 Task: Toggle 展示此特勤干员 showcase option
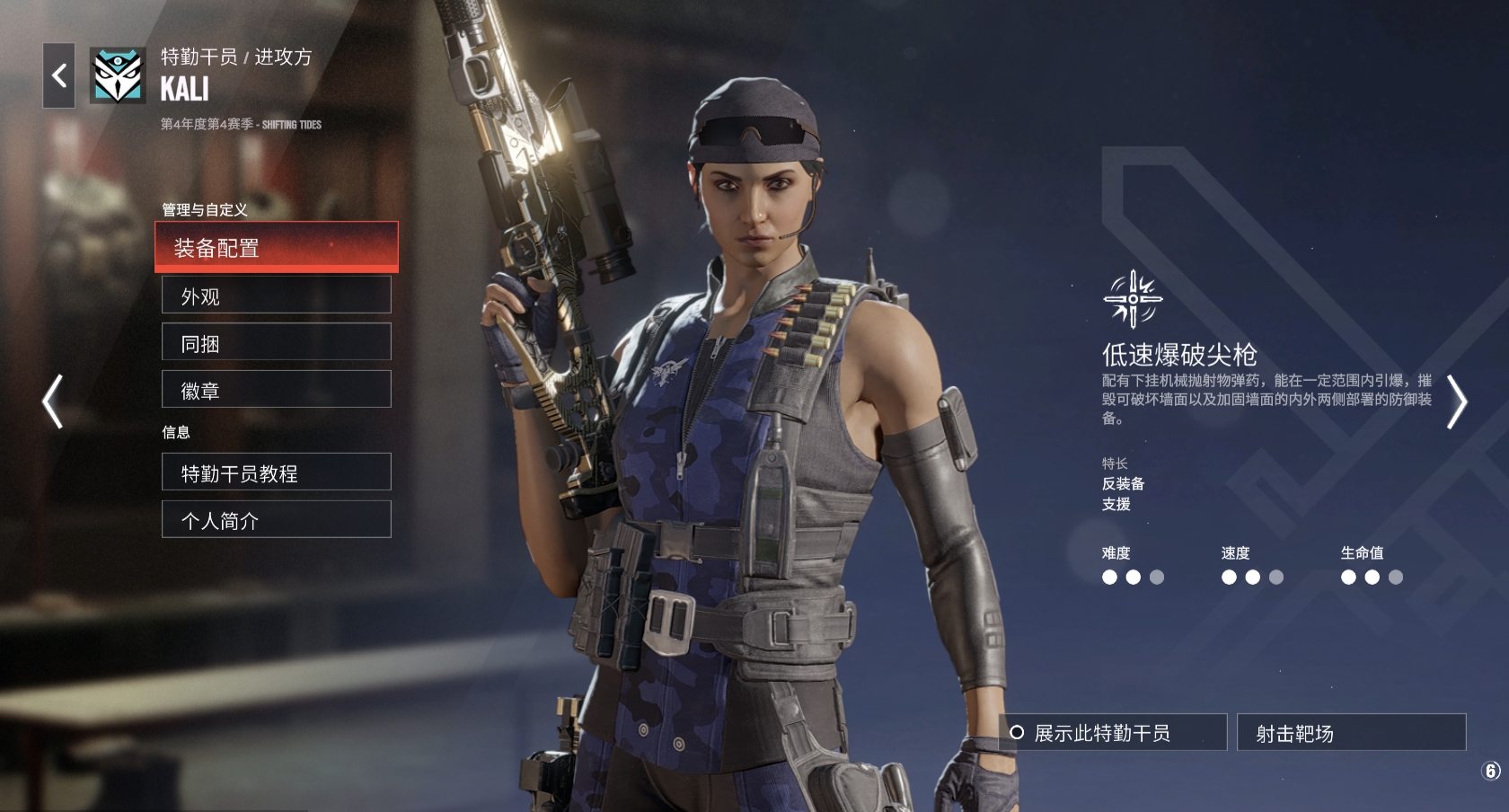click(1113, 733)
